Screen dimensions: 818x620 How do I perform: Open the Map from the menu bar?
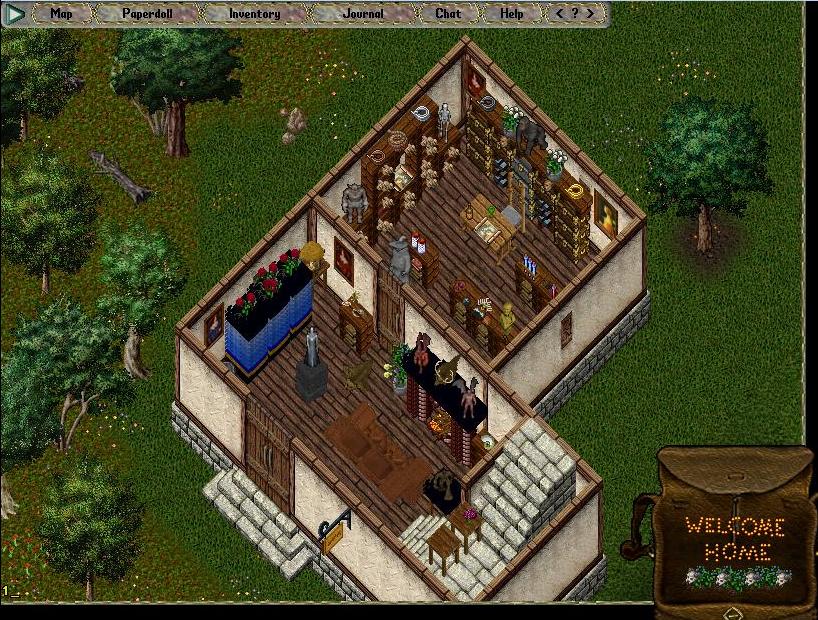click(x=62, y=14)
